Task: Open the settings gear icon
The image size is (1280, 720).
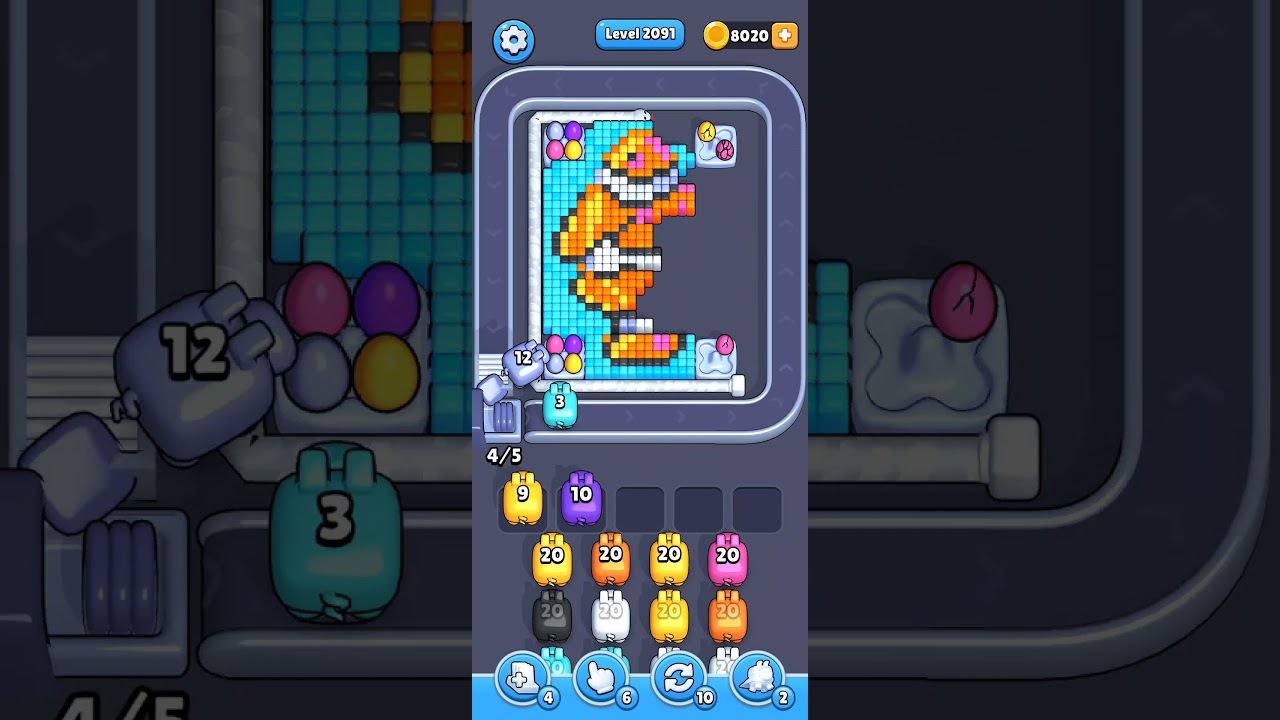Action: (514, 40)
